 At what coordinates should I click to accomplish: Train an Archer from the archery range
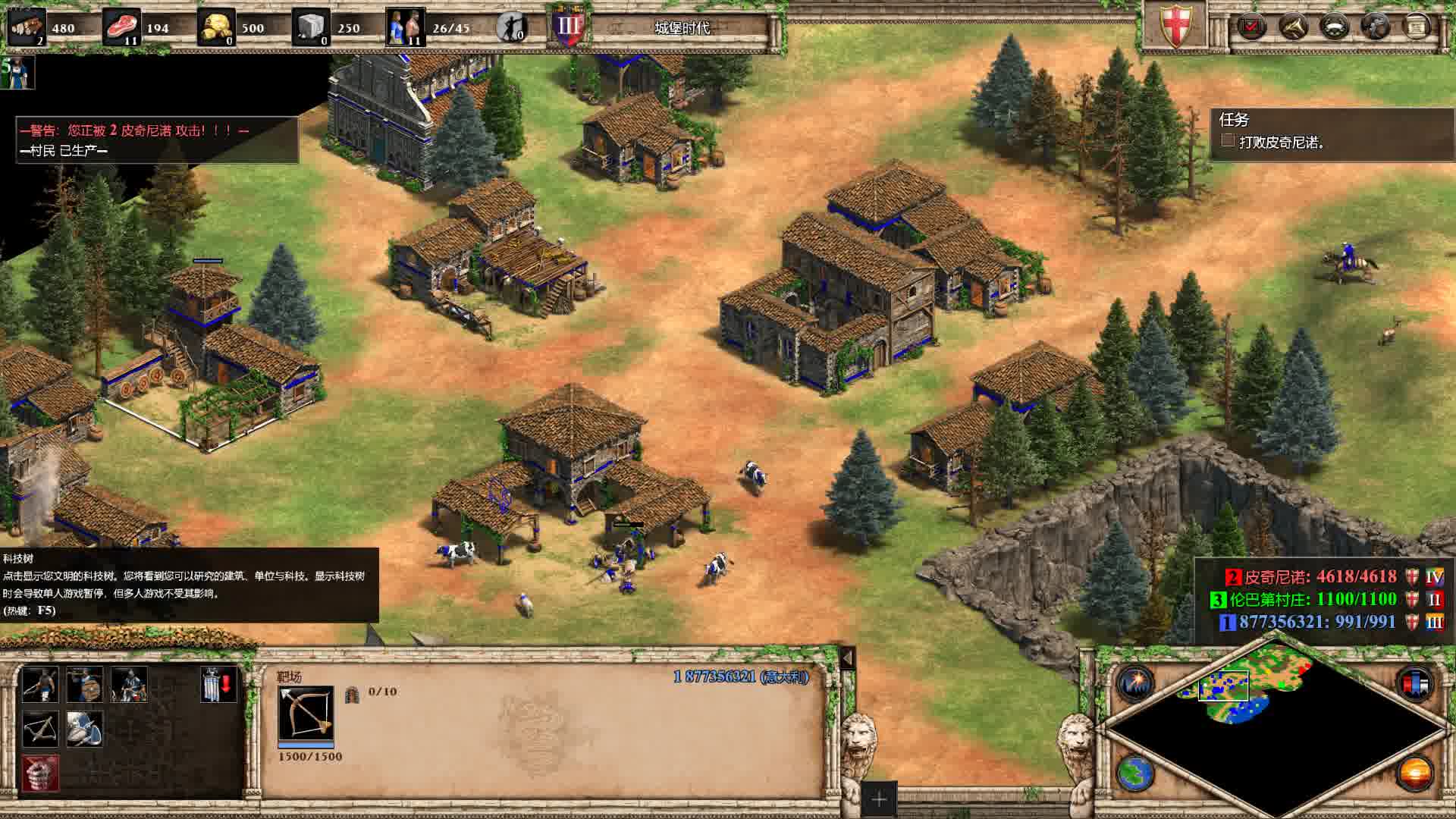pyautogui.click(x=39, y=684)
